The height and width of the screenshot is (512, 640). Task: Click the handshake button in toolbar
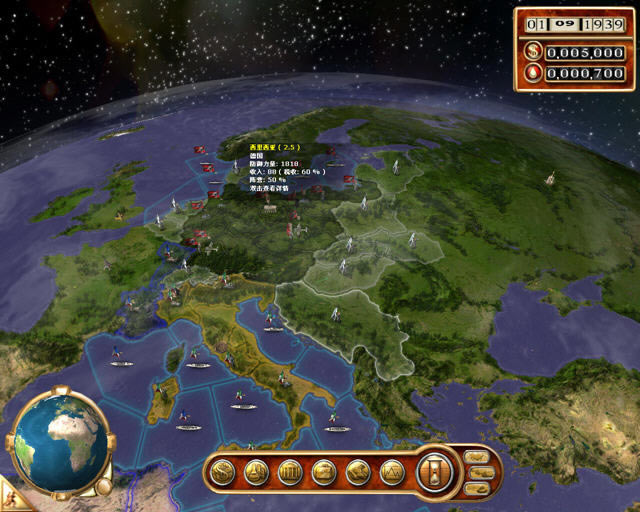359,471
